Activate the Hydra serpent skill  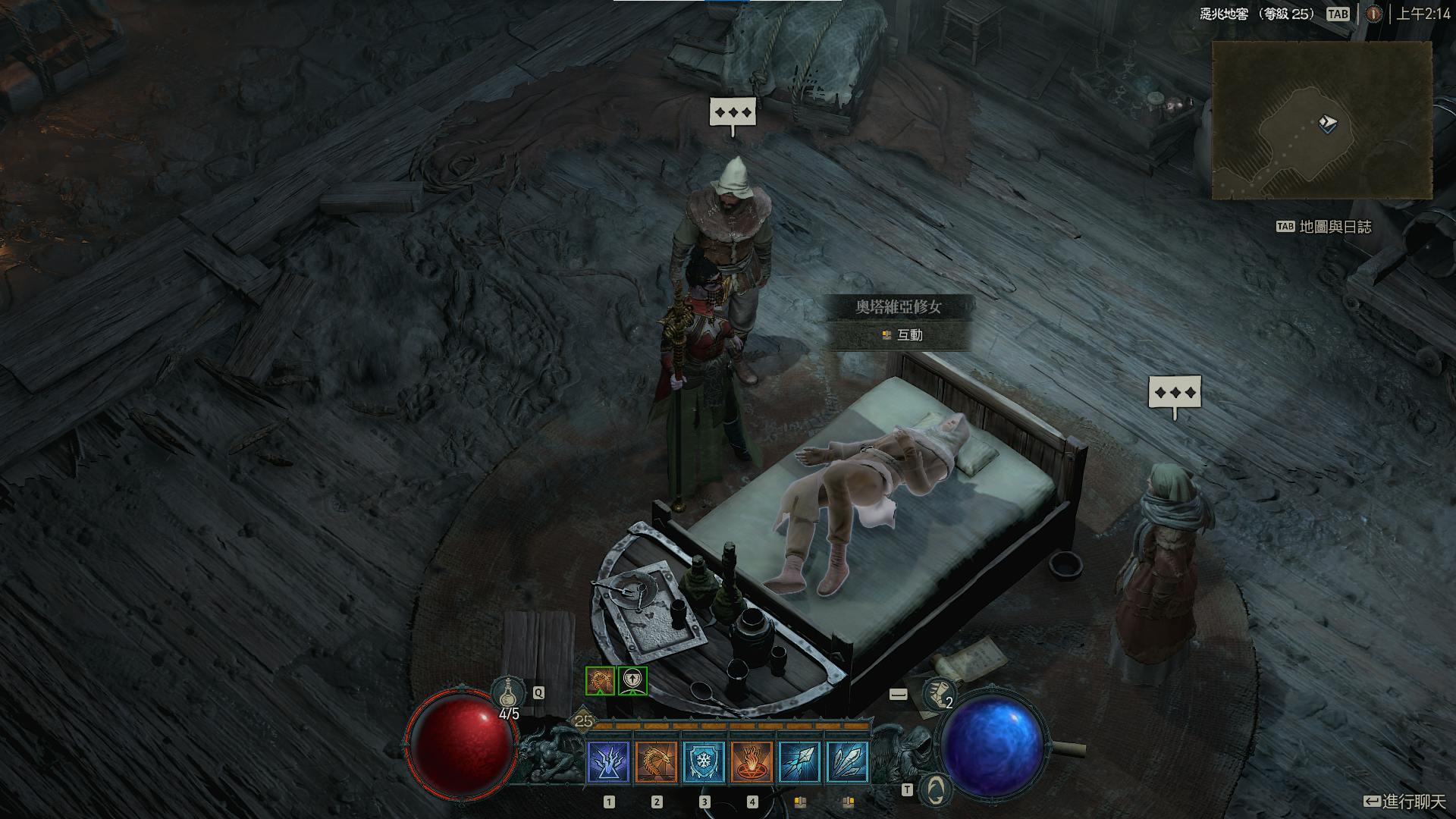(x=656, y=761)
